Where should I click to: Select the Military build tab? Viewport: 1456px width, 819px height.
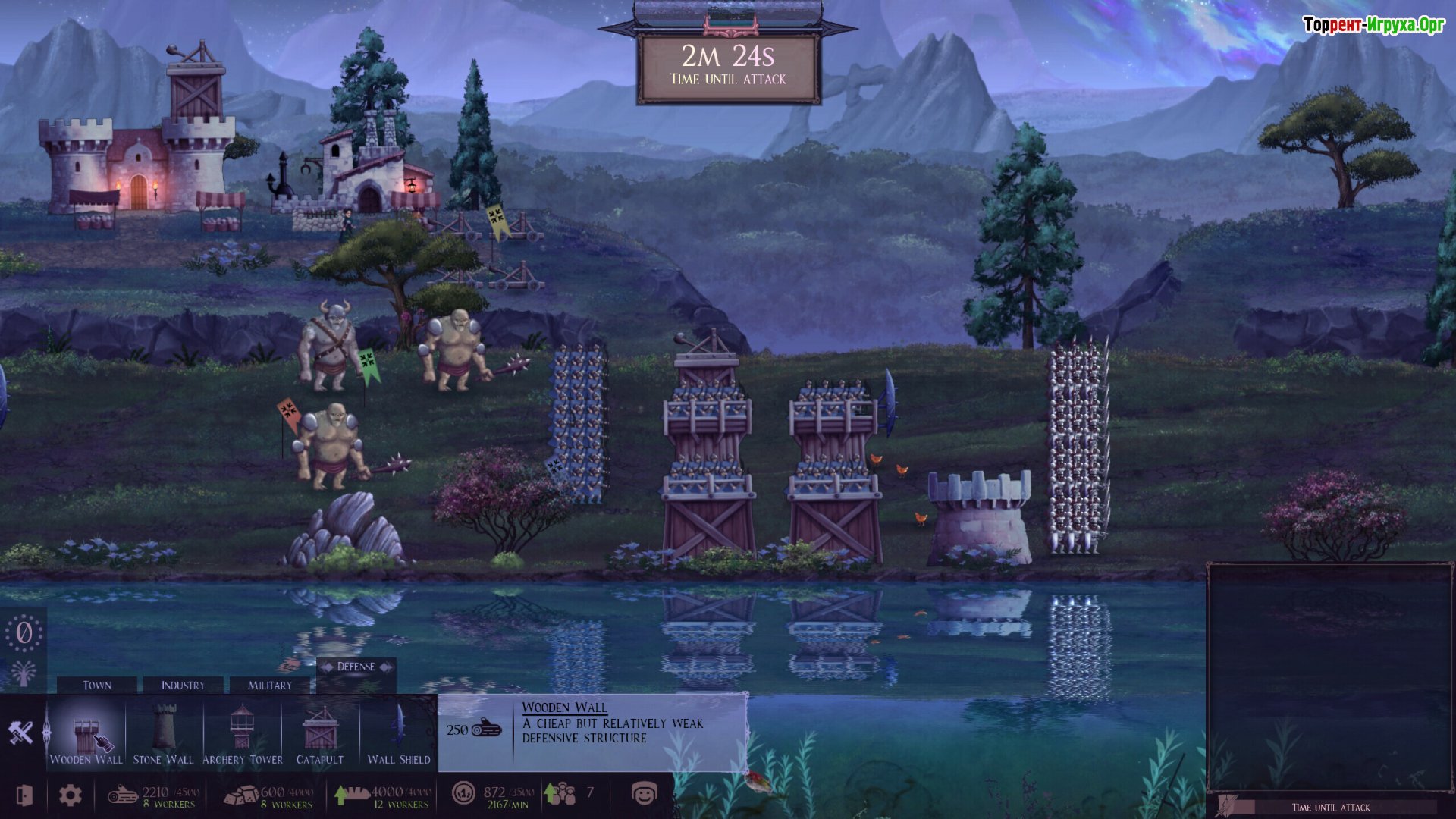pyautogui.click(x=270, y=685)
